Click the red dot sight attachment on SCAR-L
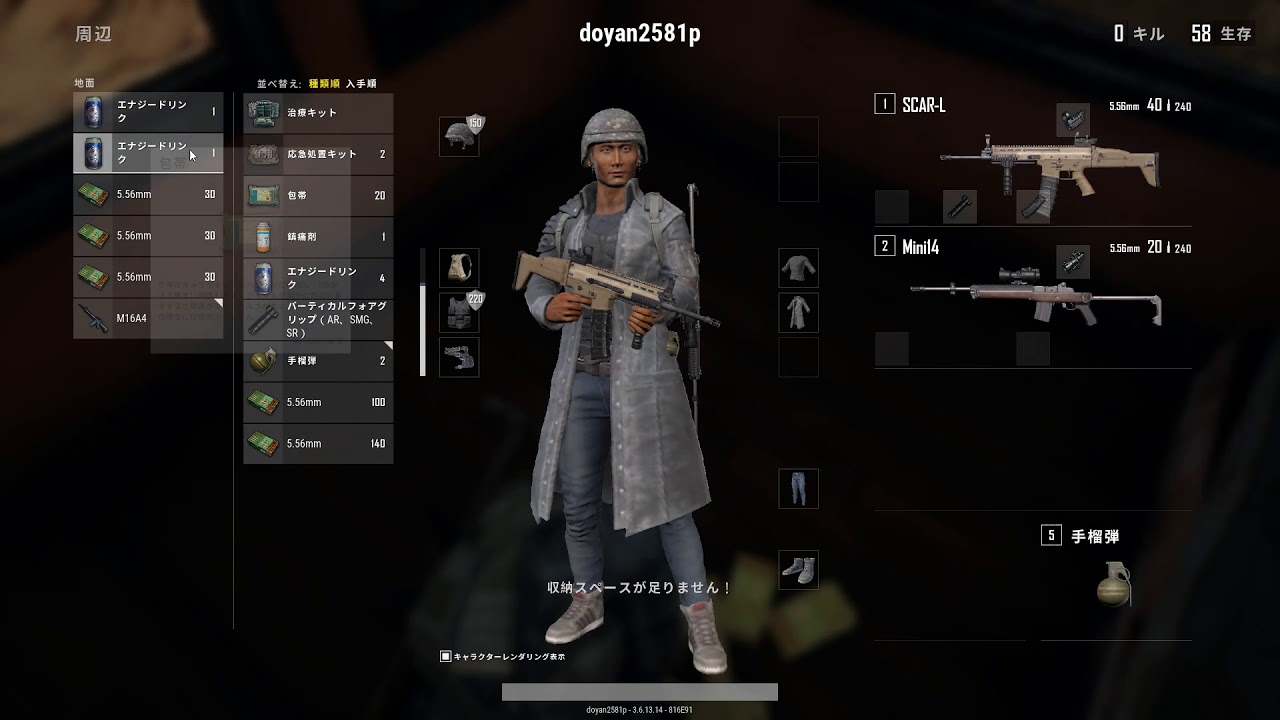 1073,120
